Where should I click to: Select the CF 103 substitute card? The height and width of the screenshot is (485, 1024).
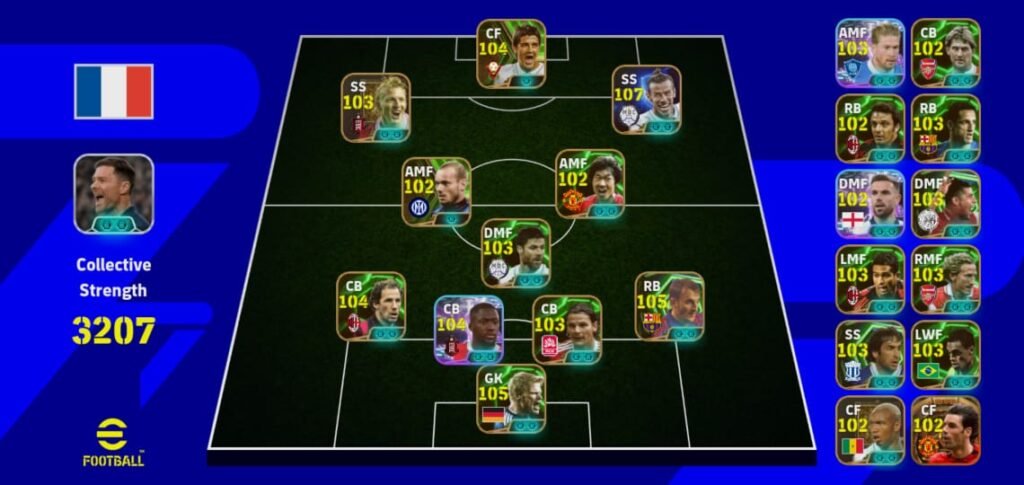[870, 430]
